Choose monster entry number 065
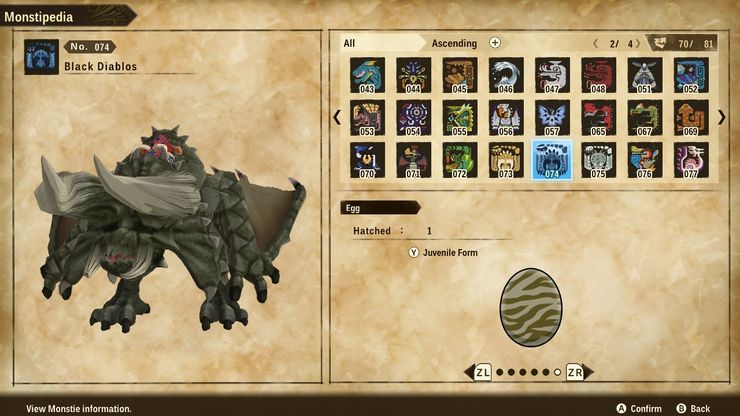This screenshot has height=416, width=740. (x=598, y=118)
